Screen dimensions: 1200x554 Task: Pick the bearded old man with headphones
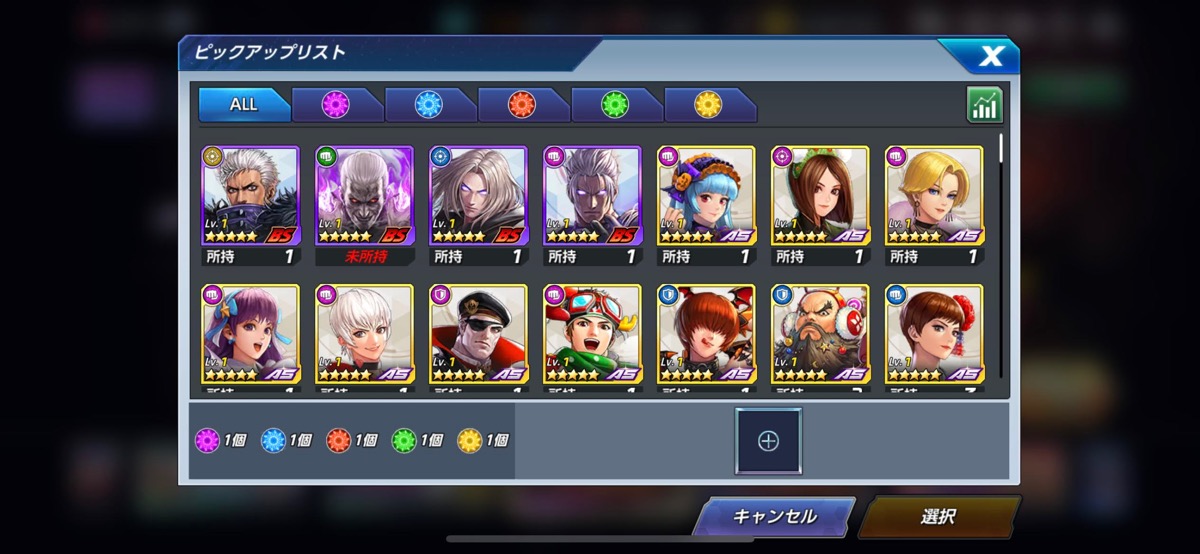[x=820, y=334]
